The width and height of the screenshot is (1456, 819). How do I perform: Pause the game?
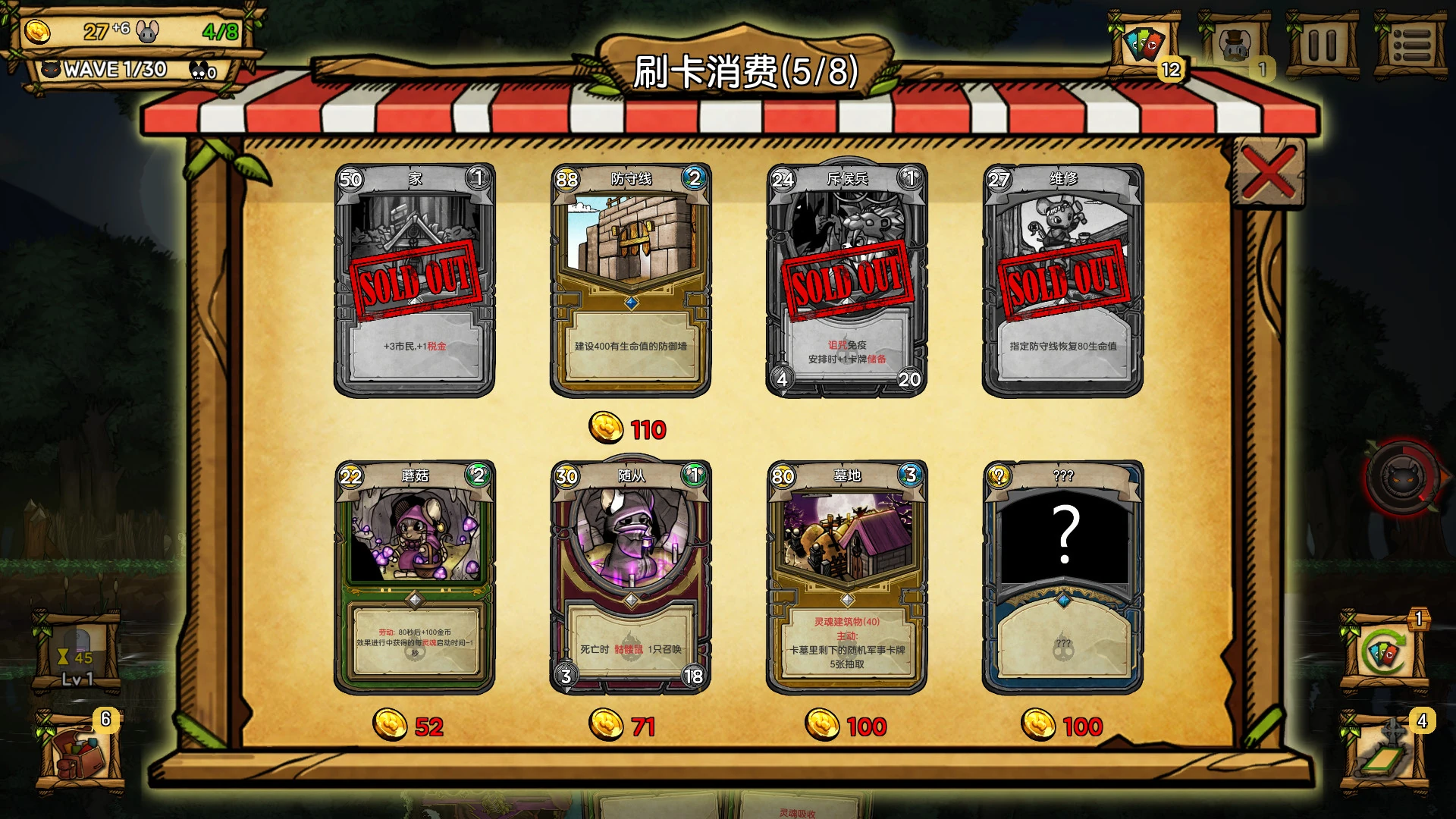1323,45
